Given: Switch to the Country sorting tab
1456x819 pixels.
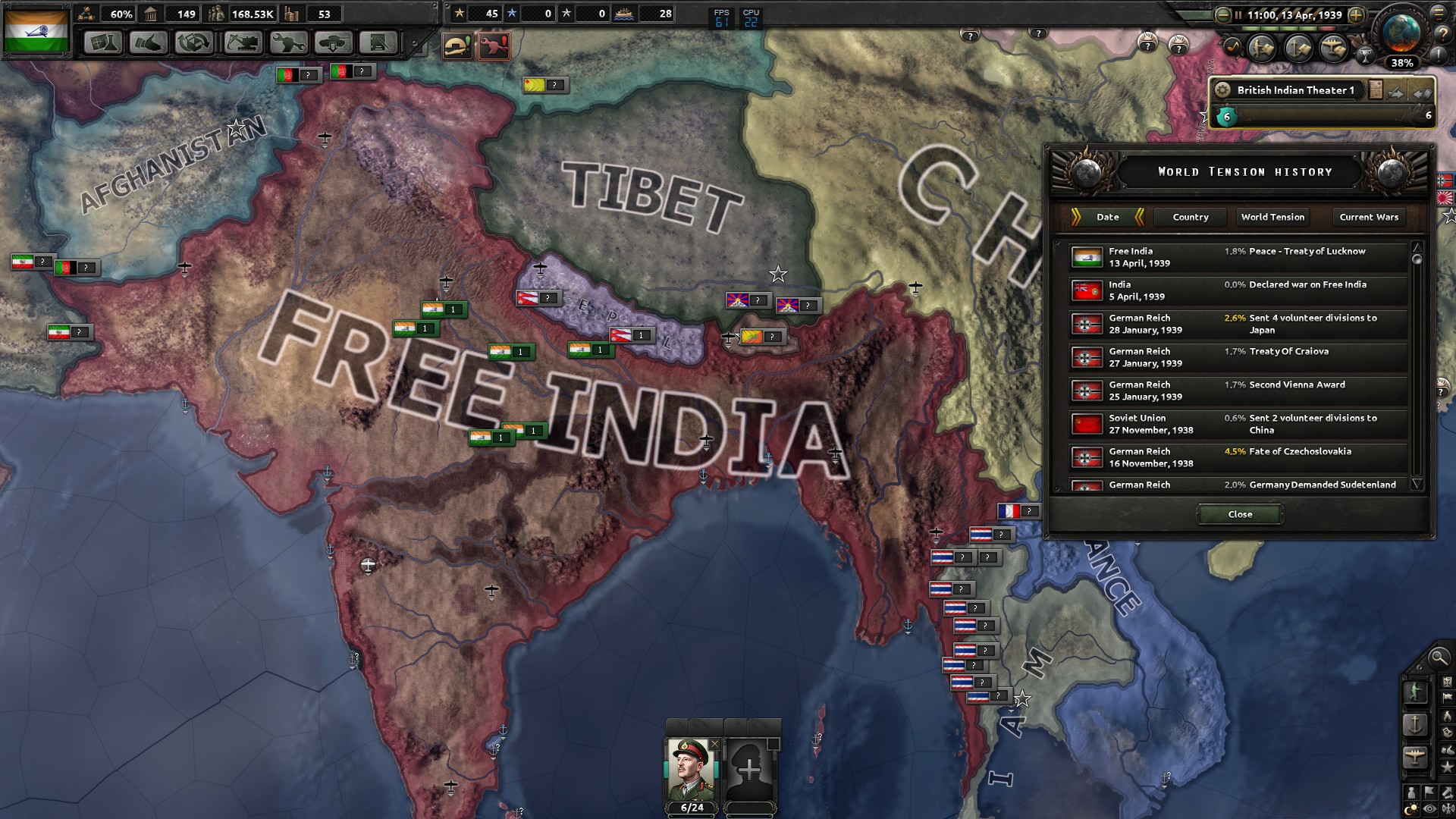Looking at the screenshot, I should point(1191,217).
